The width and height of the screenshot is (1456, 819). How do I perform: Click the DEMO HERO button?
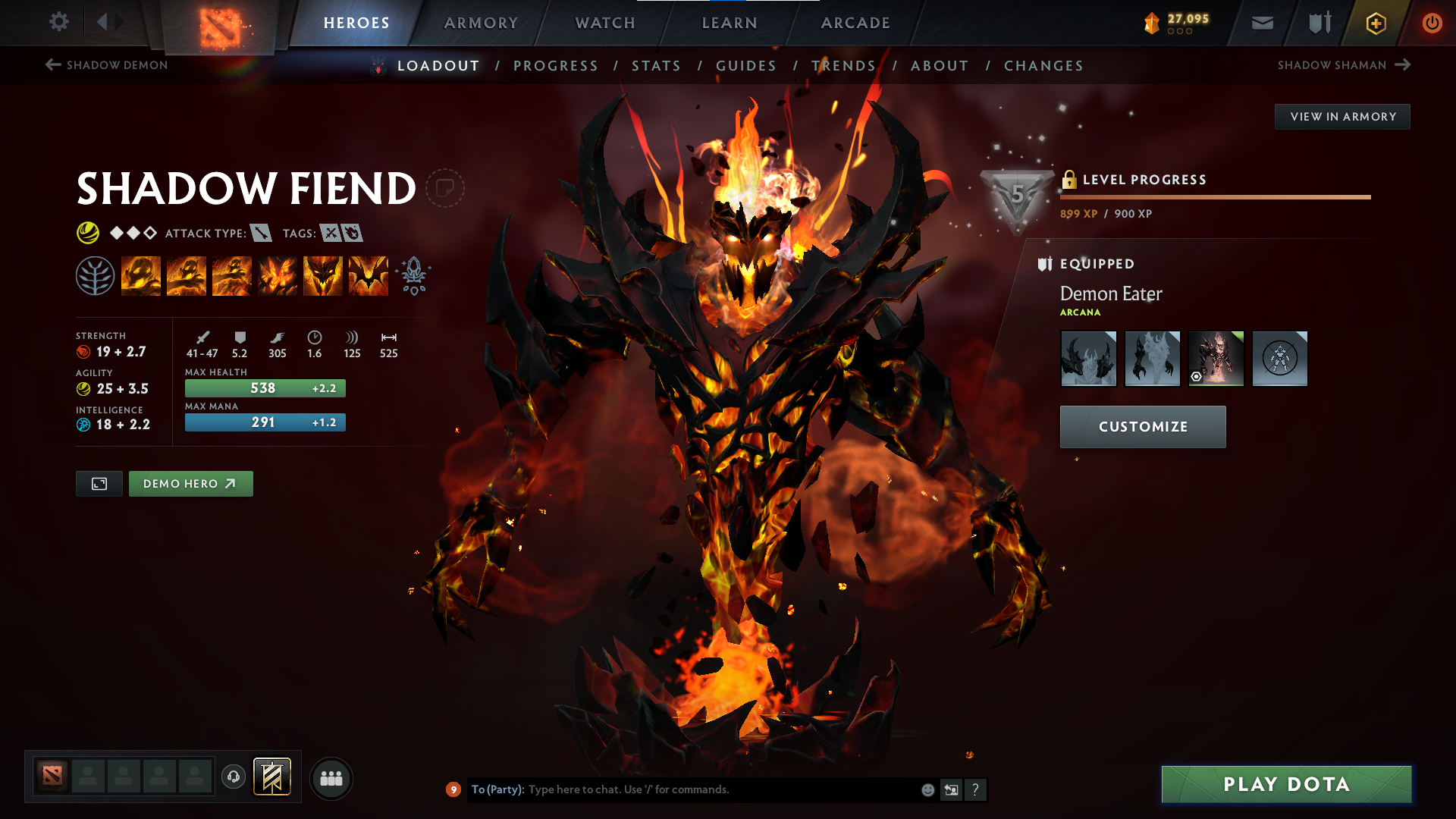pyautogui.click(x=190, y=483)
